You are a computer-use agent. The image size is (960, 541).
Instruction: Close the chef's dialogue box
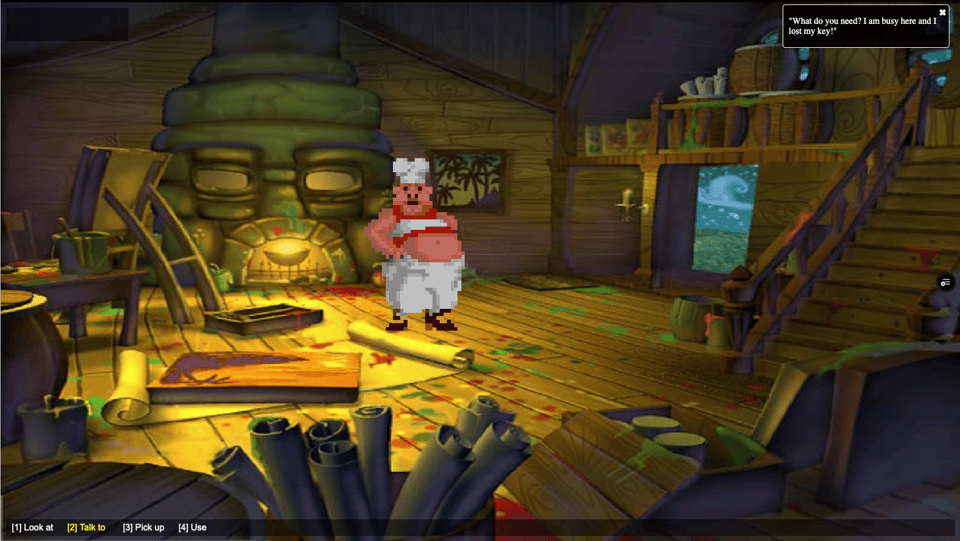(942, 12)
